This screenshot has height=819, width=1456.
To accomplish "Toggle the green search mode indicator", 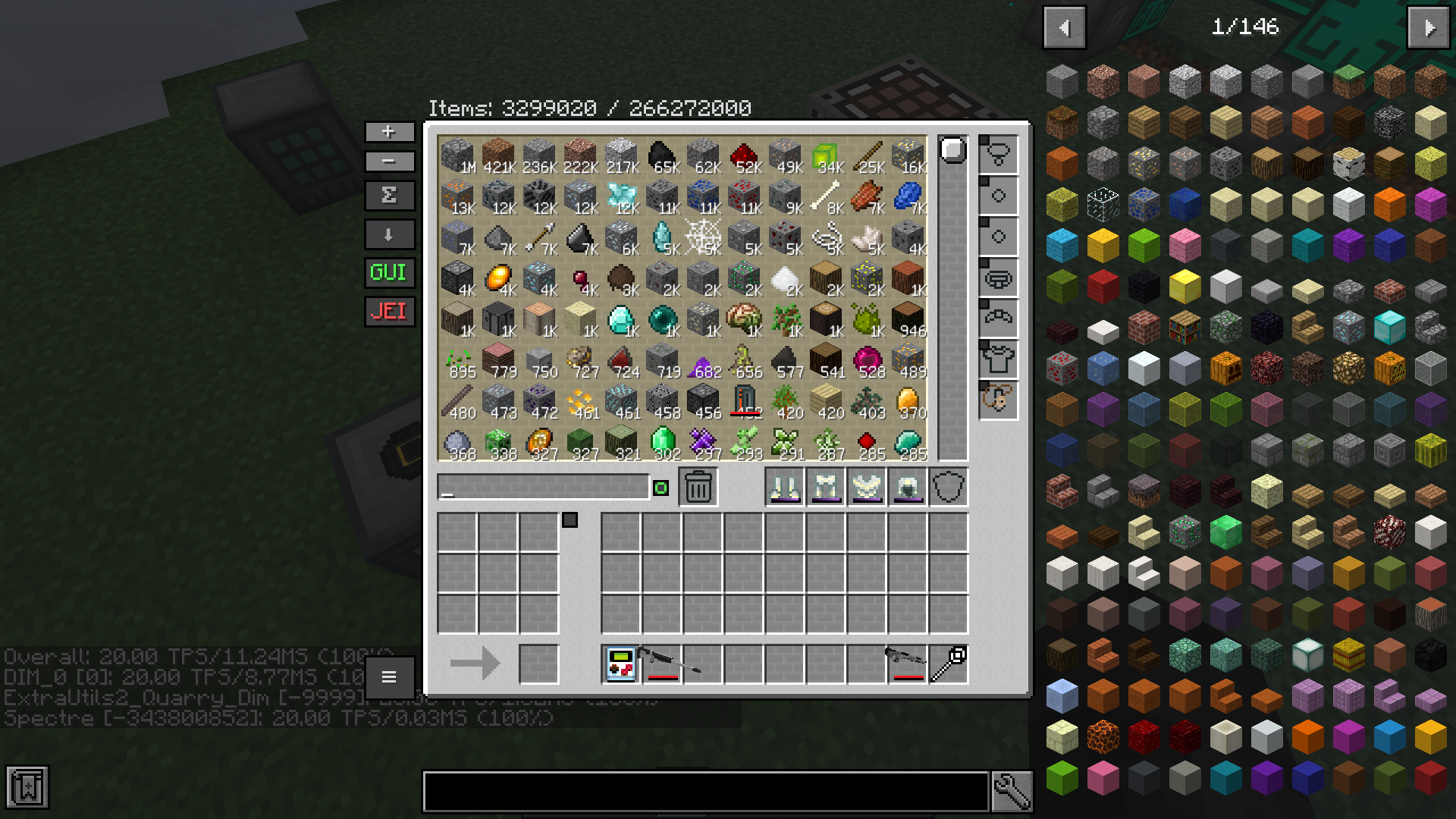I will [659, 486].
